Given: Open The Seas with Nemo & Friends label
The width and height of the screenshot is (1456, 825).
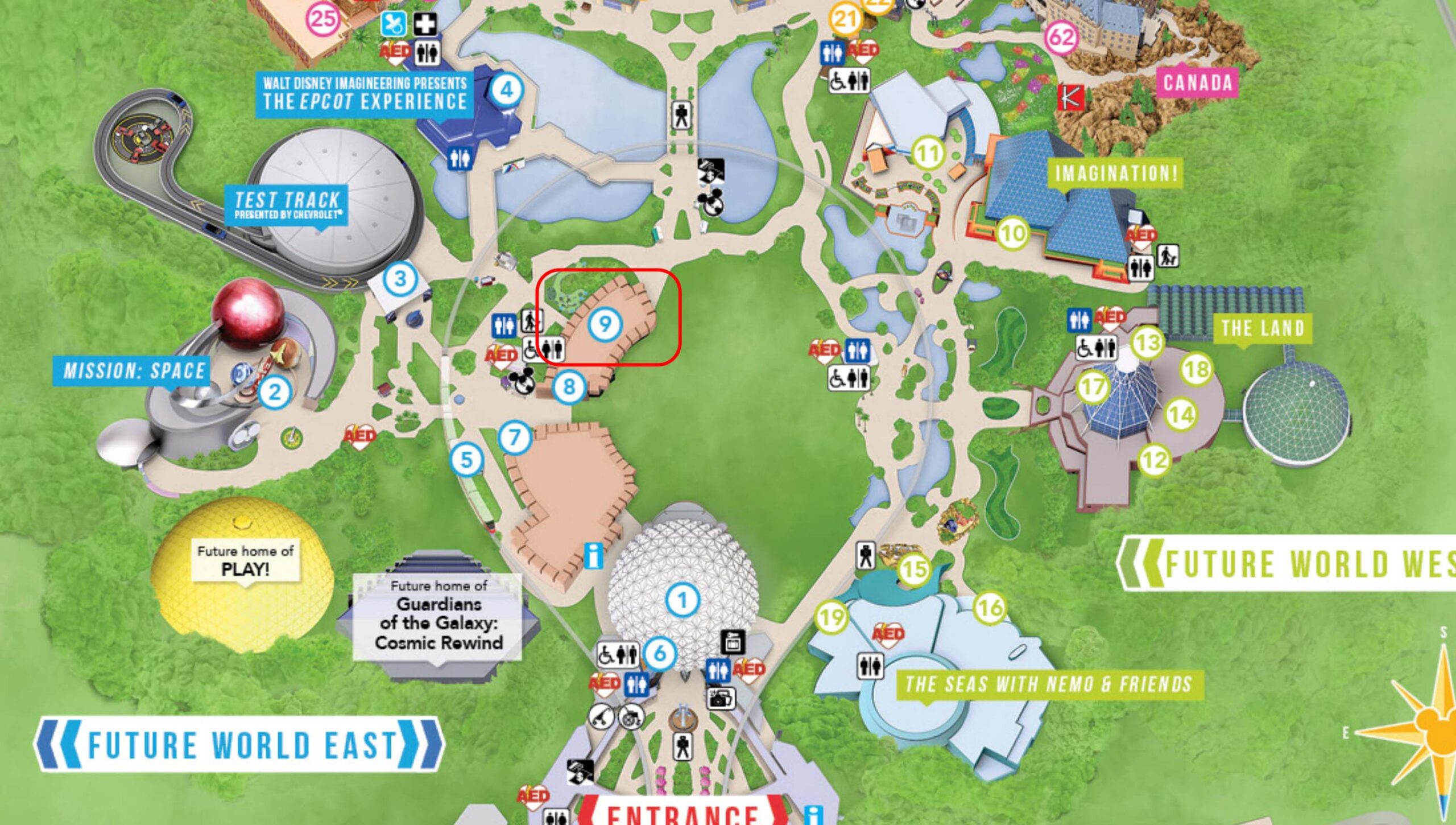Looking at the screenshot, I should click(x=1048, y=684).
